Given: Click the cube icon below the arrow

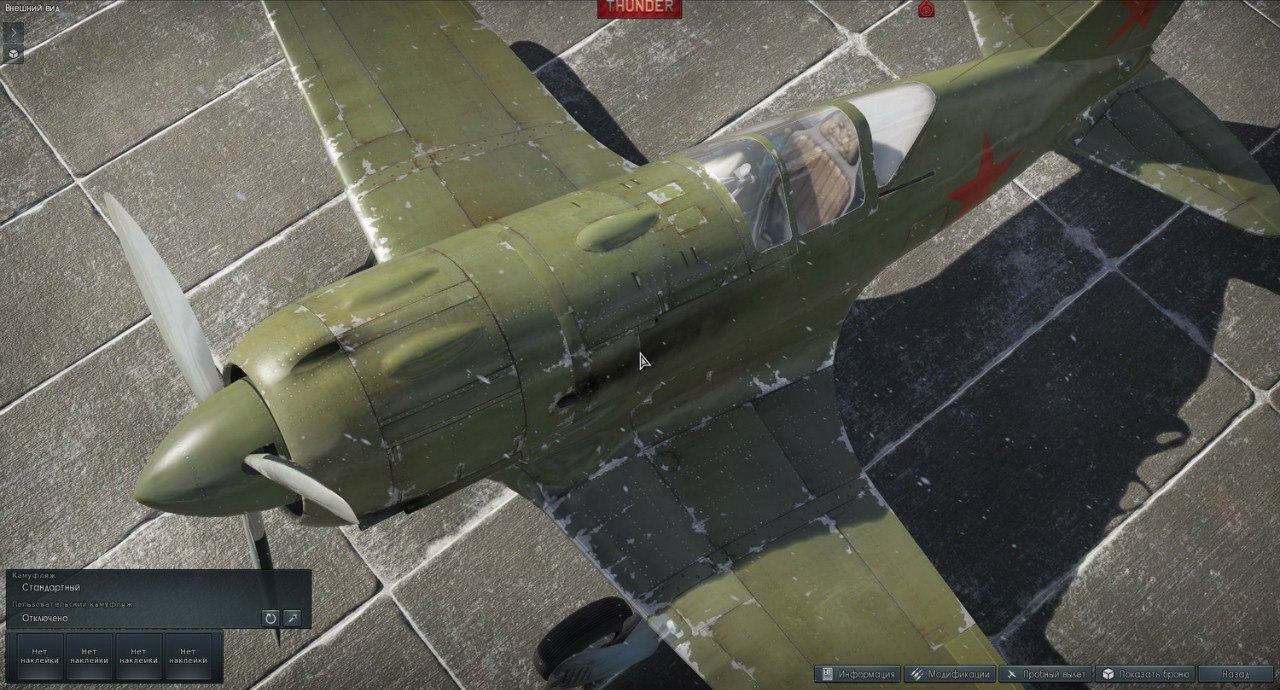Looking at the screenshot, I should (x=12, y=54).
